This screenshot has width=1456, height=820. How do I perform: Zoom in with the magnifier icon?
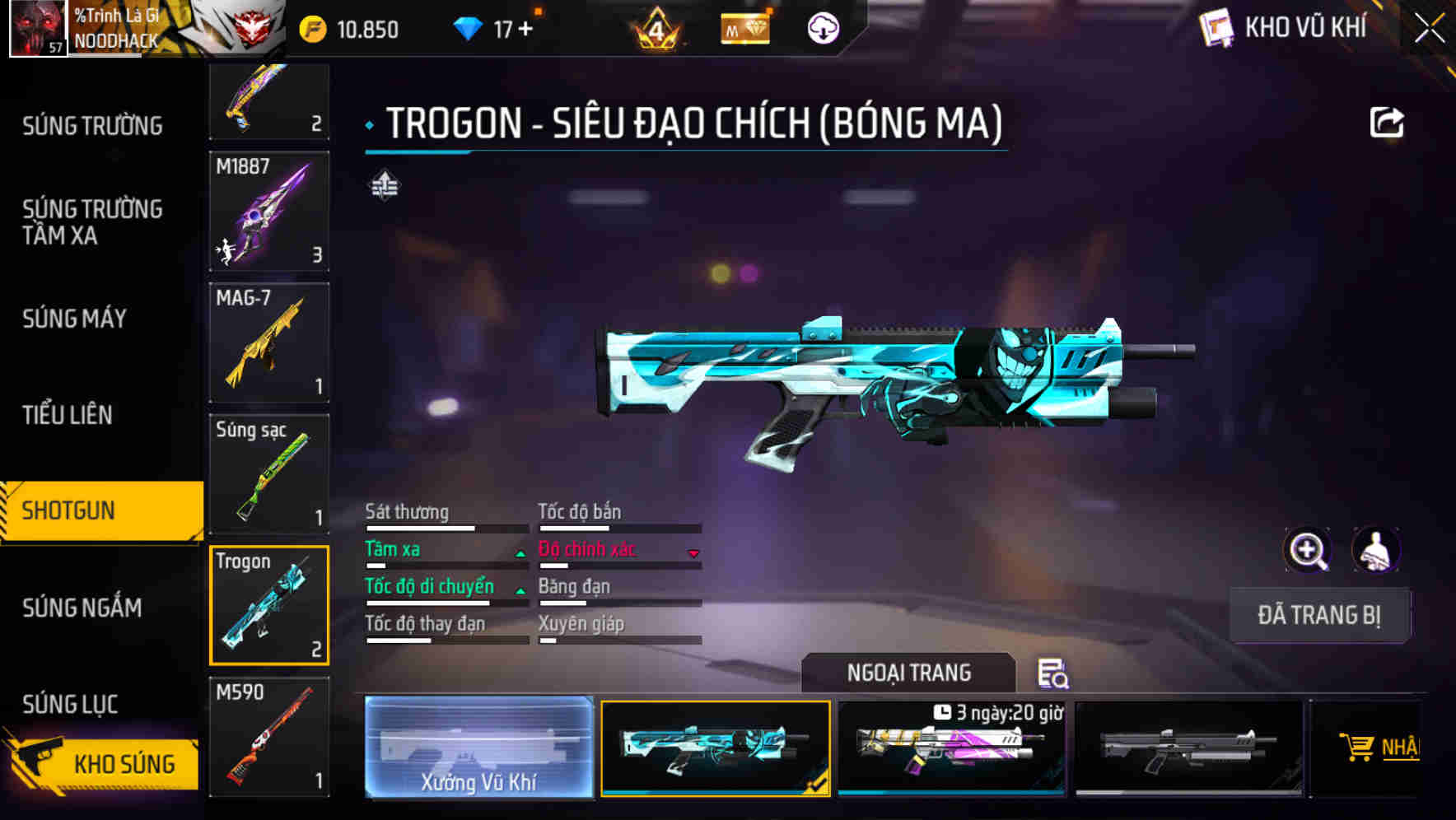pos(1307,550)
